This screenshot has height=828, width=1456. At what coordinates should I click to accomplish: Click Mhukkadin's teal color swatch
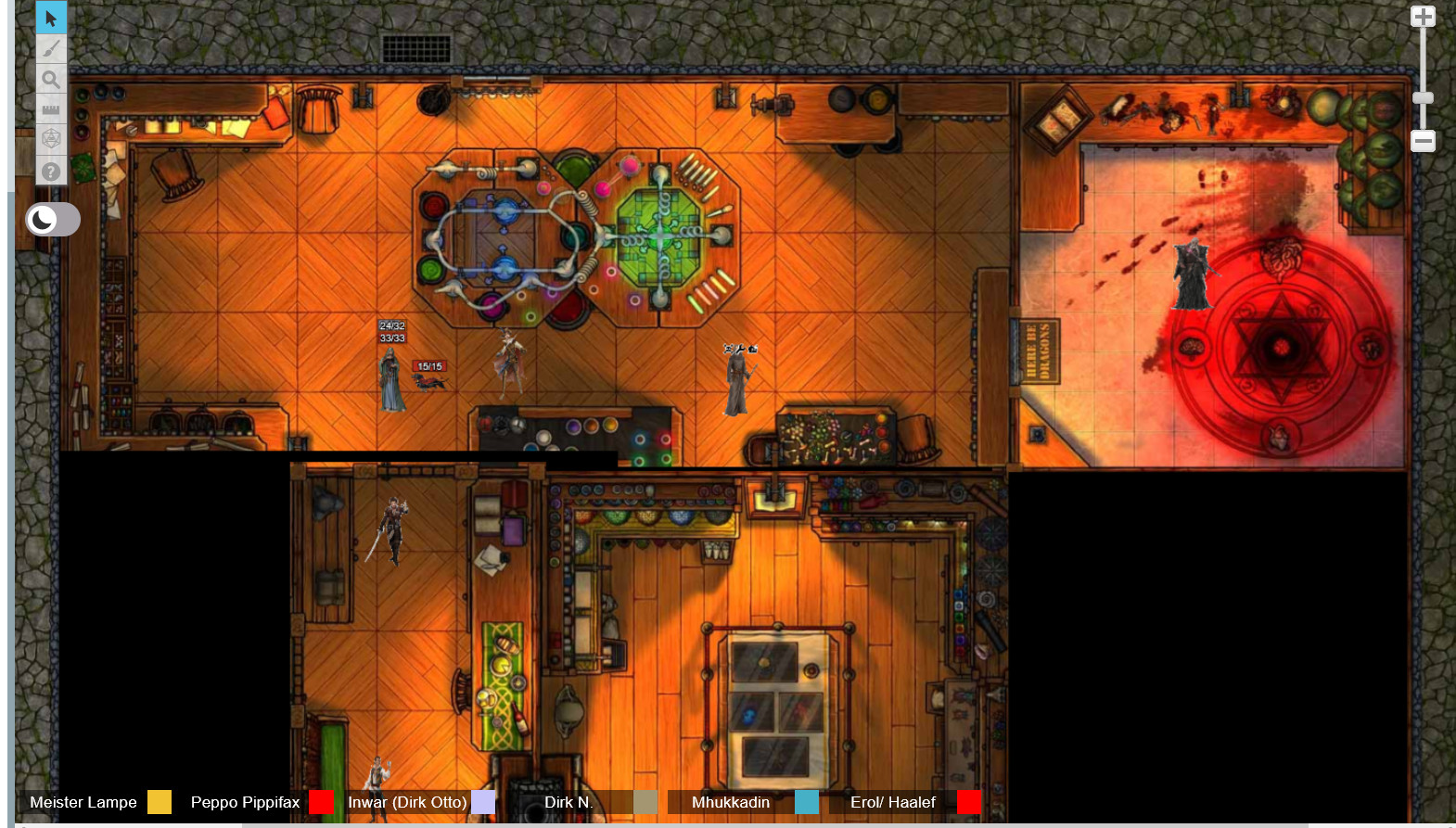click(x=807, y=802)
